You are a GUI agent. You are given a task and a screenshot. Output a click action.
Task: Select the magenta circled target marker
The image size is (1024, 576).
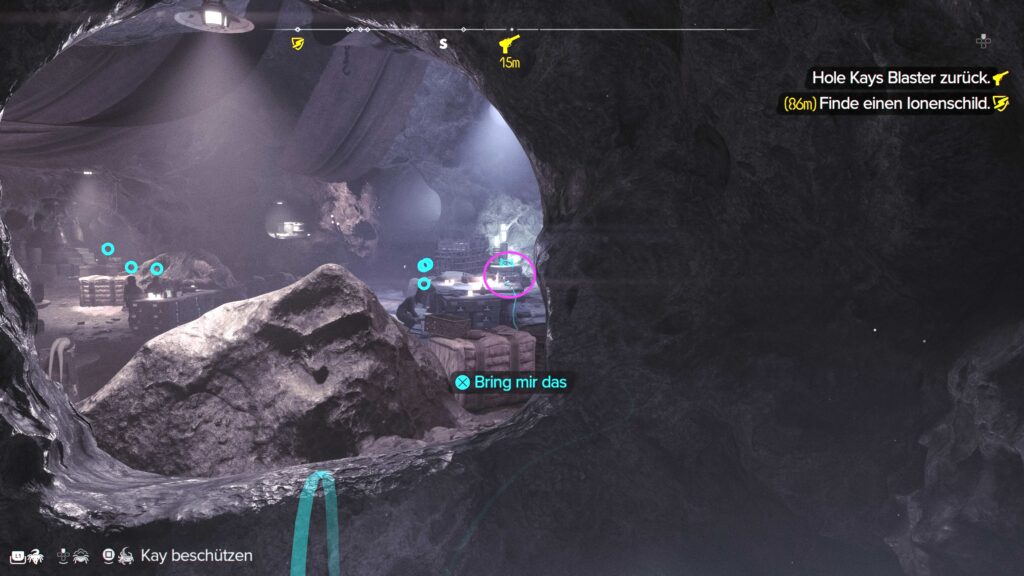click(510, 274)
